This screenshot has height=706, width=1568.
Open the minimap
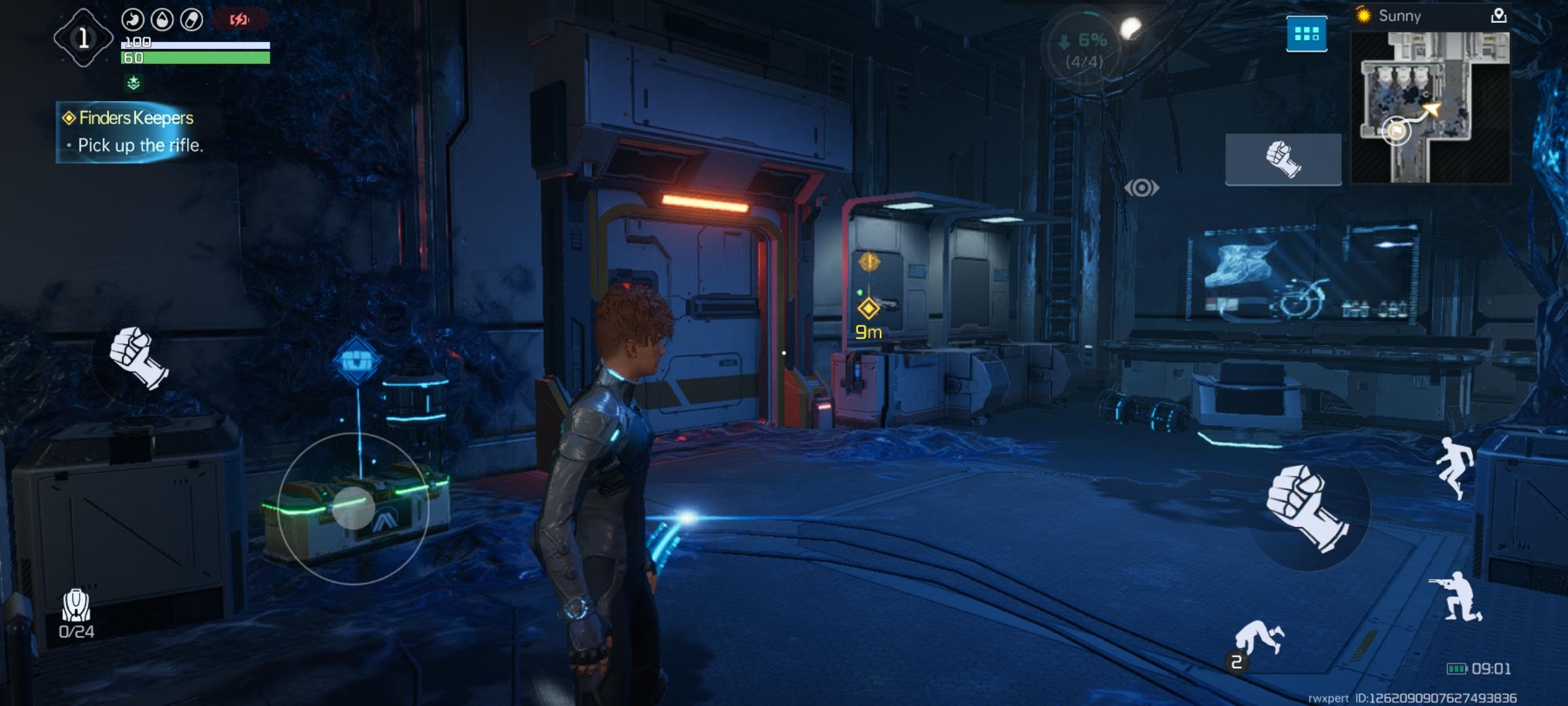tap(1430, 107)
